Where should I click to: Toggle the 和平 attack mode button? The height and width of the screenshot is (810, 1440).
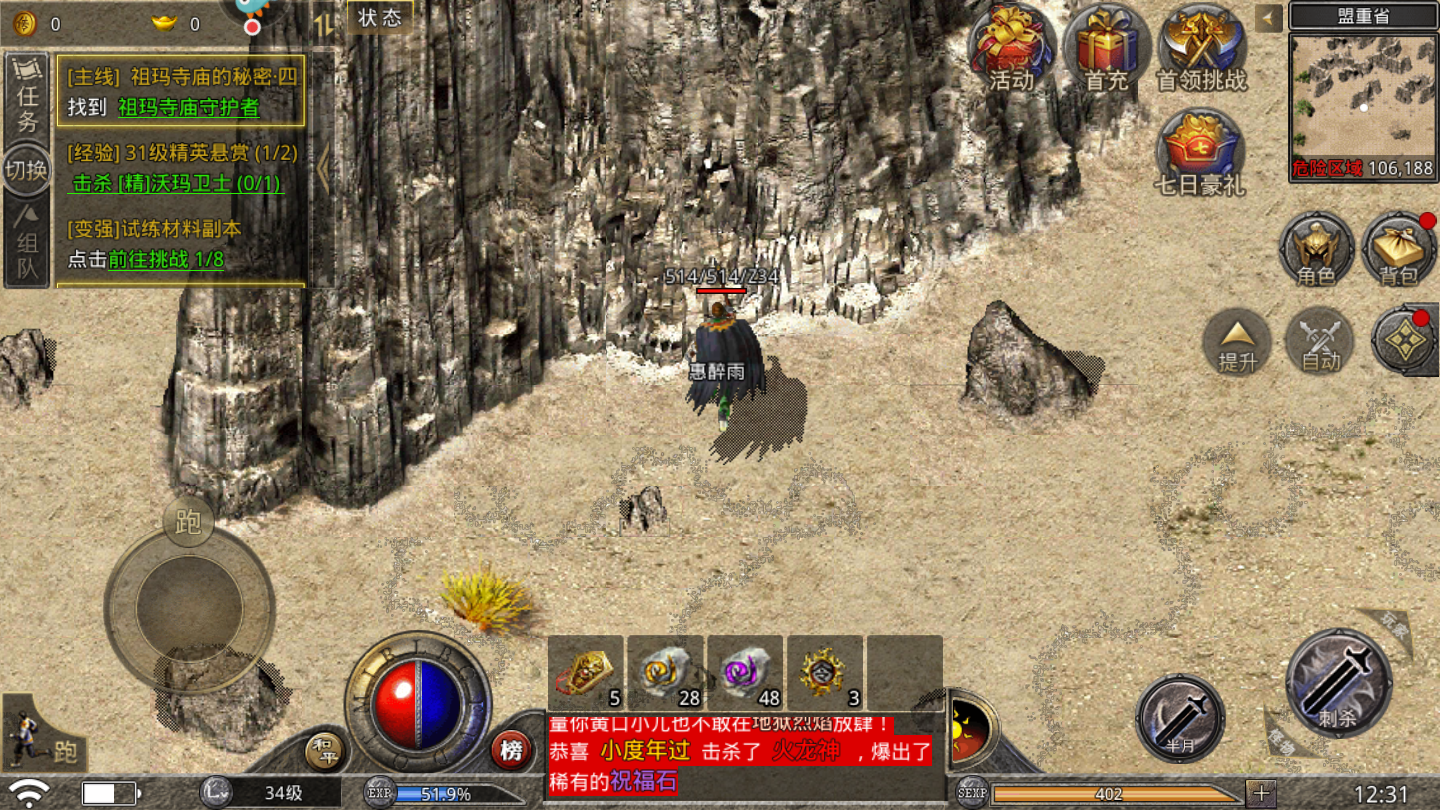pyautogui.click(x=325, y=751)
